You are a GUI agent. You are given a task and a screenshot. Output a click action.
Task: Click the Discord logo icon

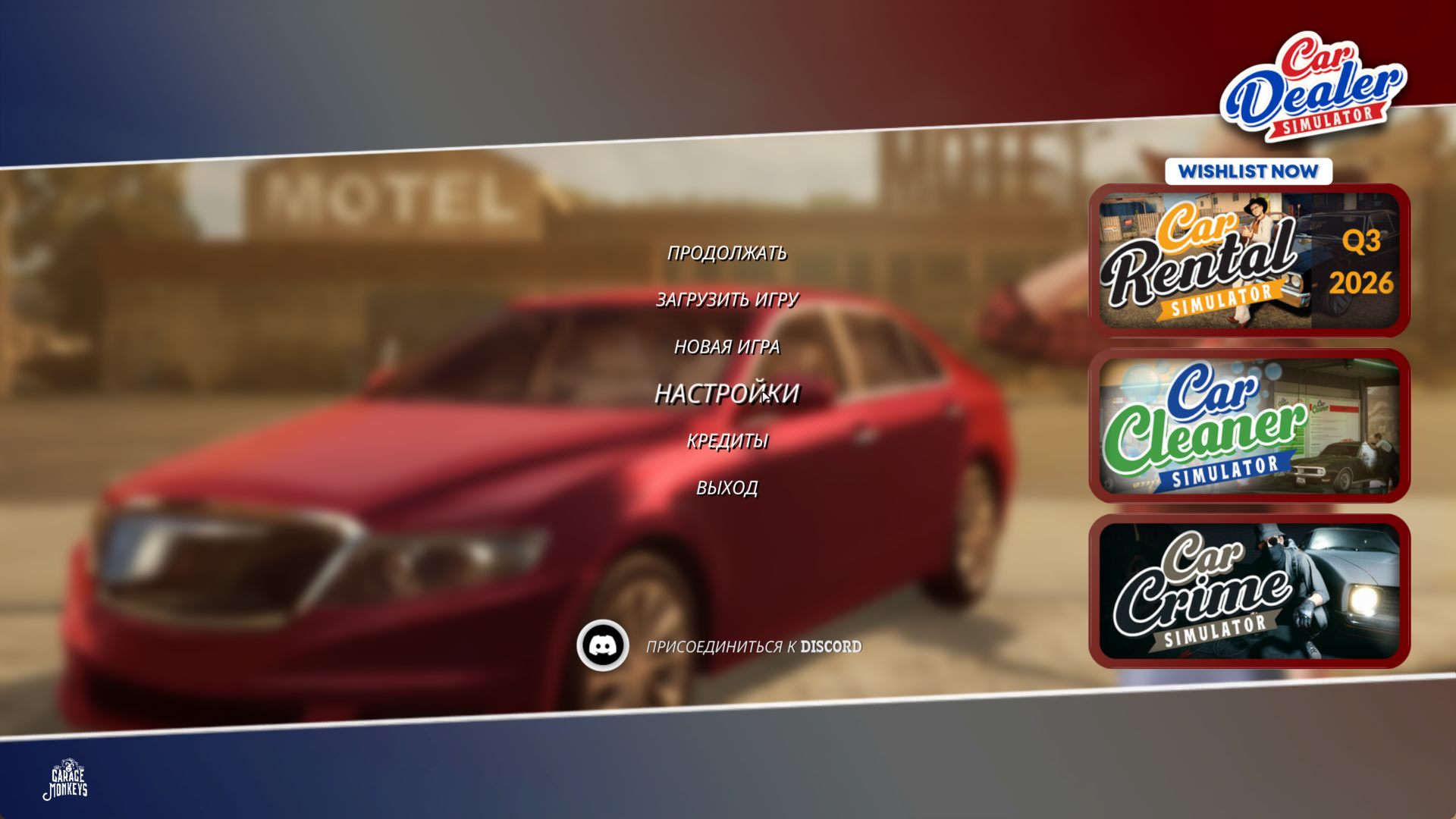[x=603, y=646]
